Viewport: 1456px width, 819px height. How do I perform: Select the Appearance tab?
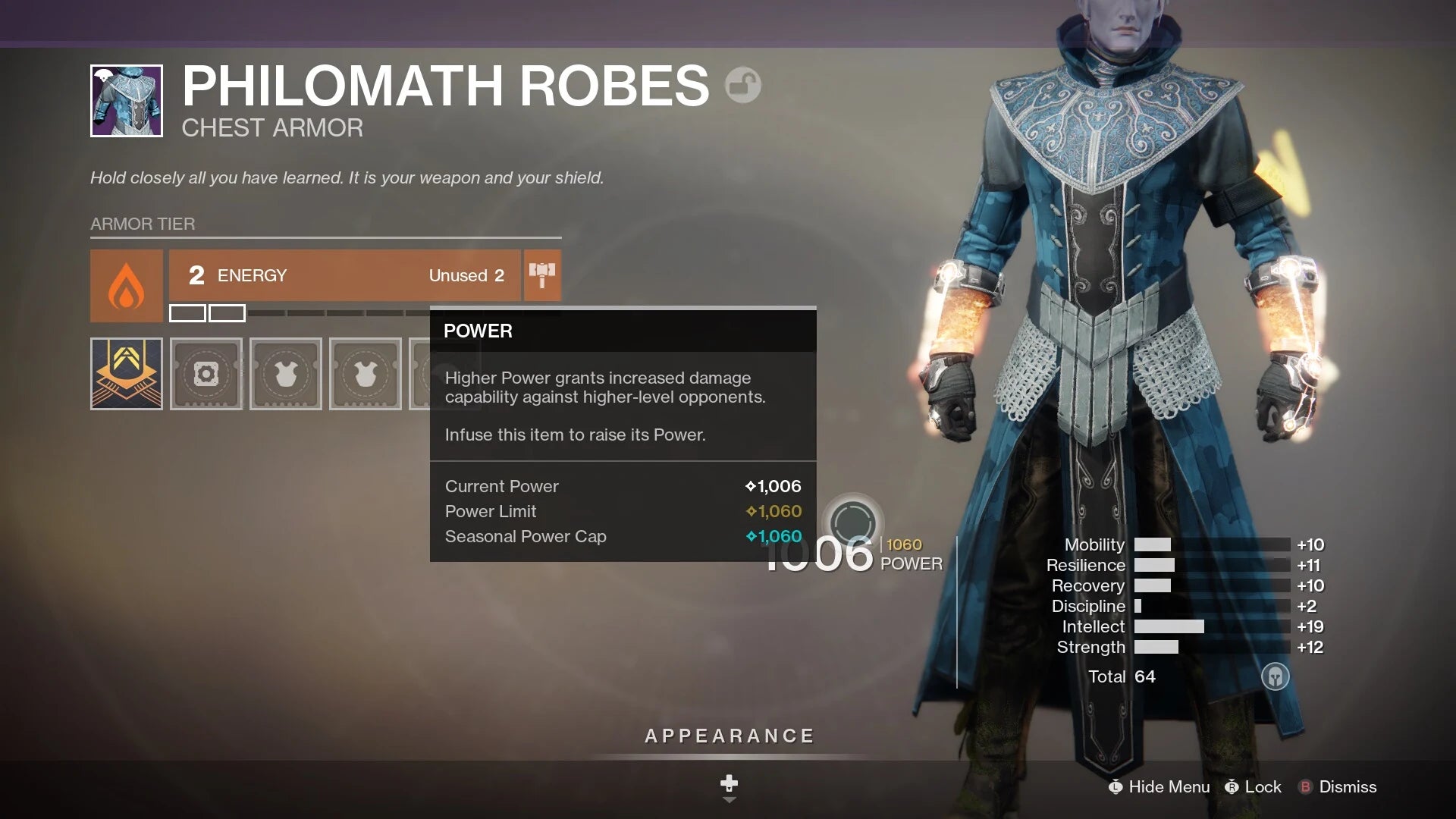pyautogui.click(x=728, y=735)
